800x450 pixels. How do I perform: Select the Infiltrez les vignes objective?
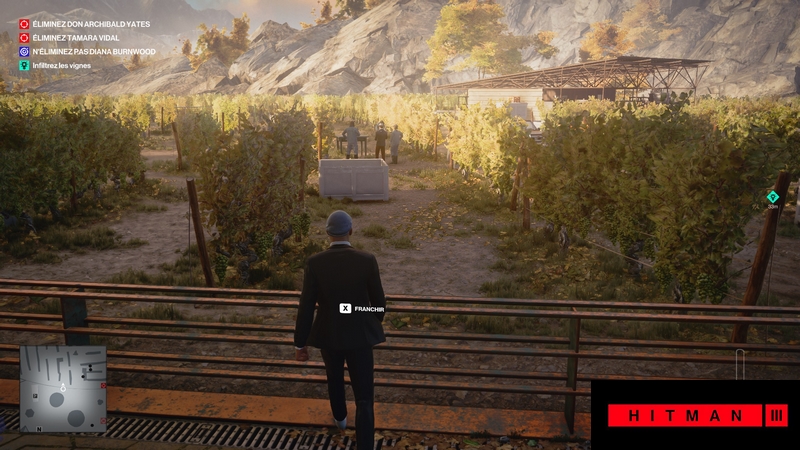coord(60,65)
